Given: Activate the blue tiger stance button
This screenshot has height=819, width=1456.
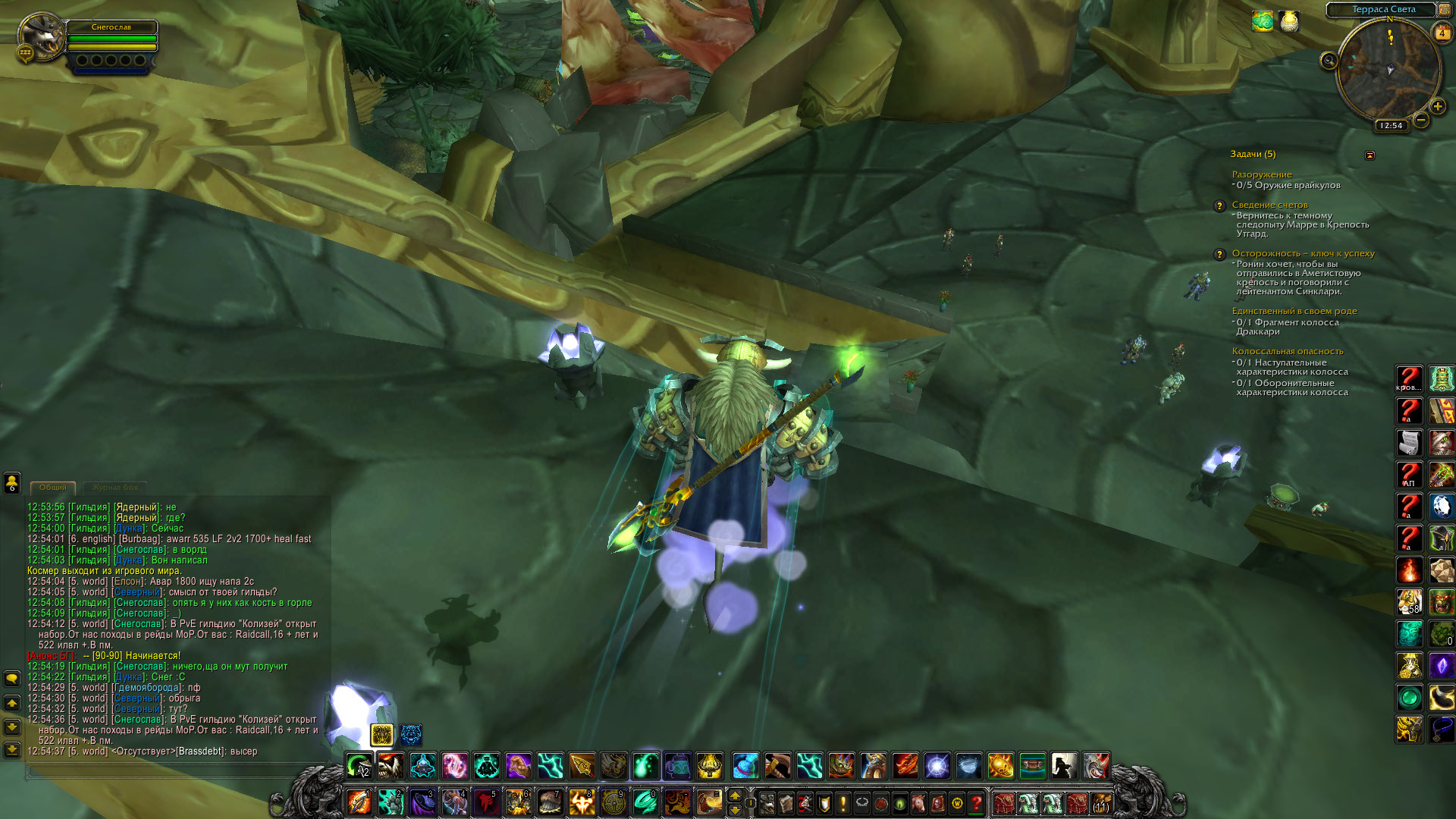Looking at the screenshot, I should (x=411, y=734).
